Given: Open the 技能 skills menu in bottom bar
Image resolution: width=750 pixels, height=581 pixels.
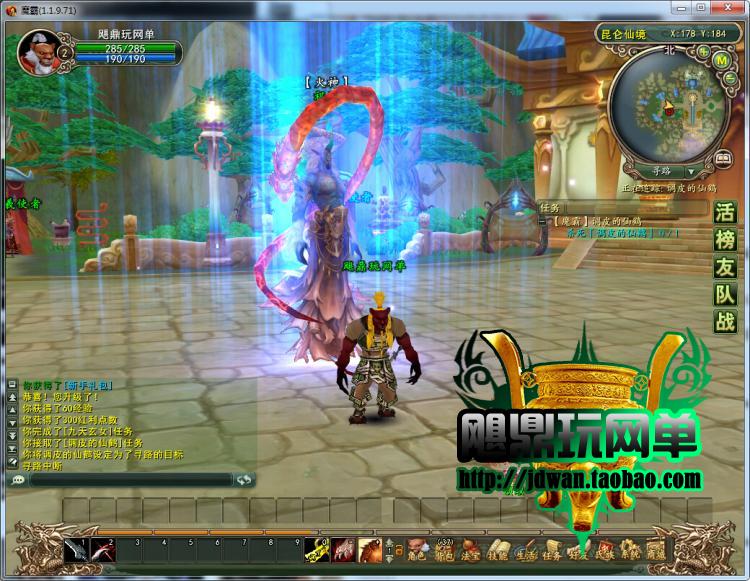Looking at the screenshot, I should [x=497, y=551].
